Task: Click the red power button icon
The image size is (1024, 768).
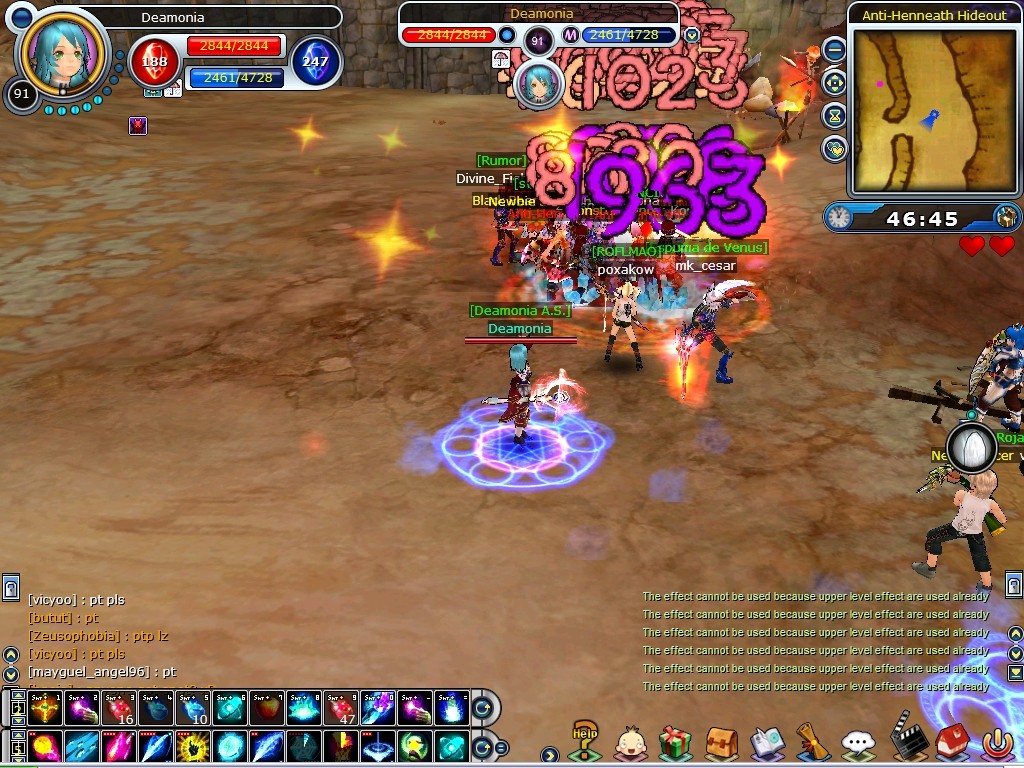Action: (996, 742)
